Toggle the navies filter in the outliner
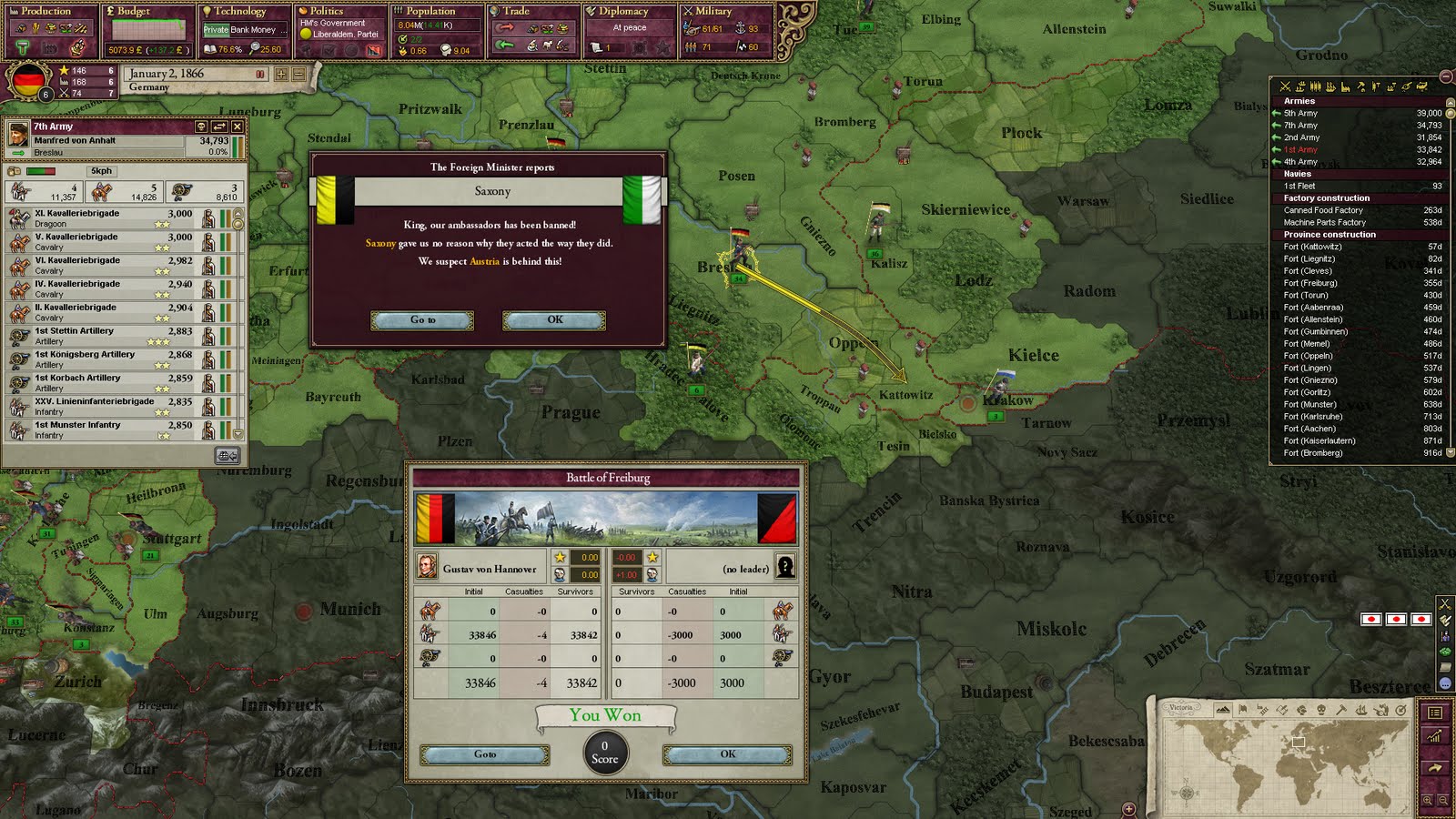This screenshot has height=819, width=1456. pyautogui.click(x=1299, y=88)
